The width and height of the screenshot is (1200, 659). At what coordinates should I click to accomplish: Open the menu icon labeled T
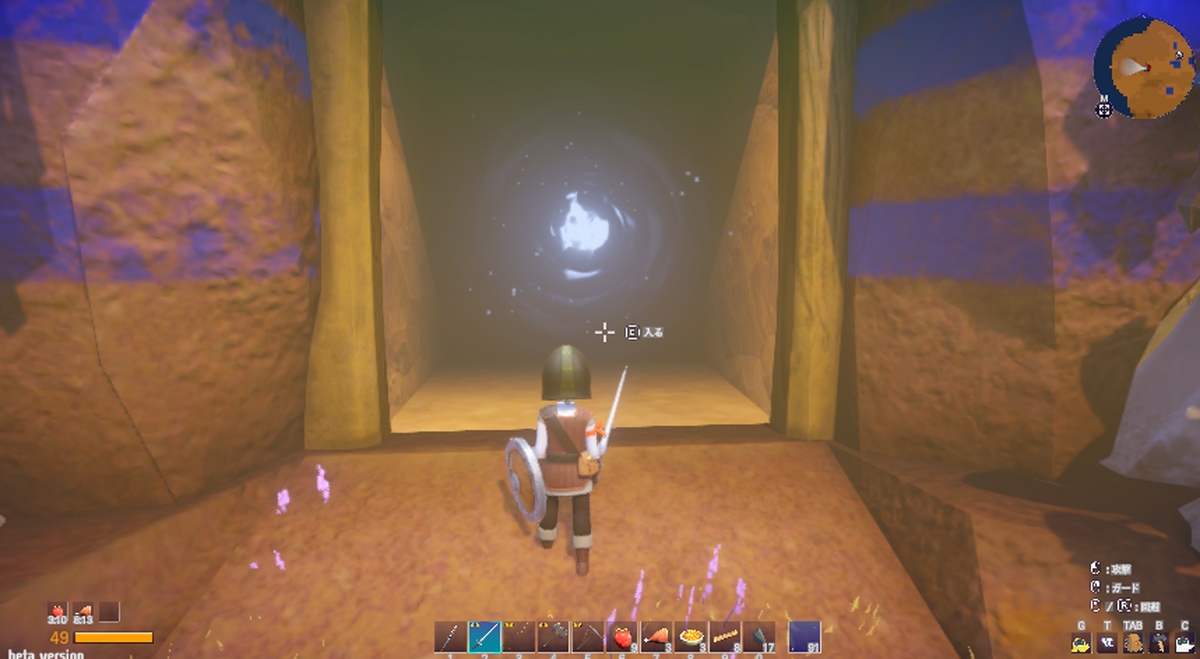1108,643
